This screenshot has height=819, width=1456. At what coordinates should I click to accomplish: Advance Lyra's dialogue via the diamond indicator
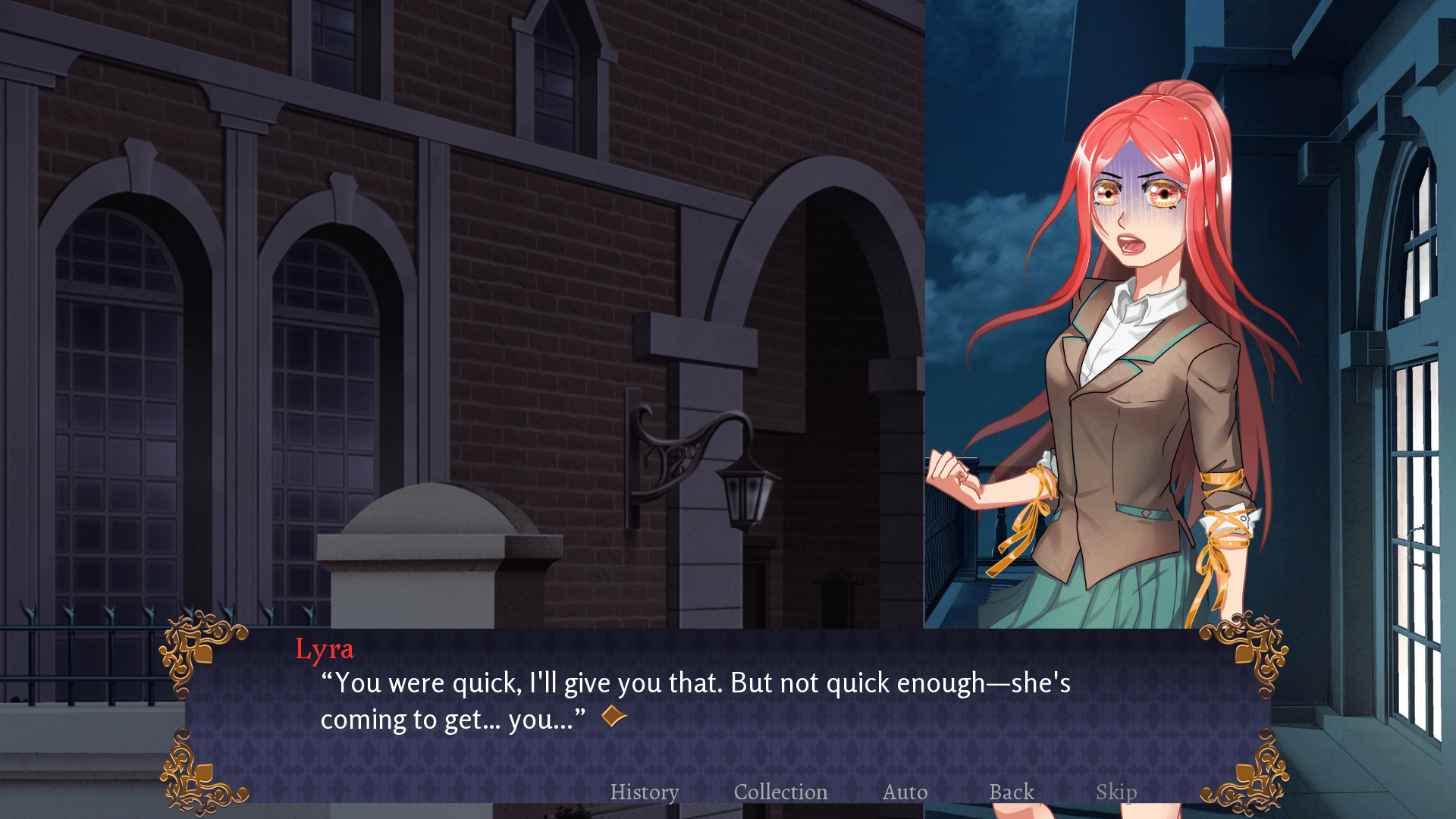click(614, 716)
